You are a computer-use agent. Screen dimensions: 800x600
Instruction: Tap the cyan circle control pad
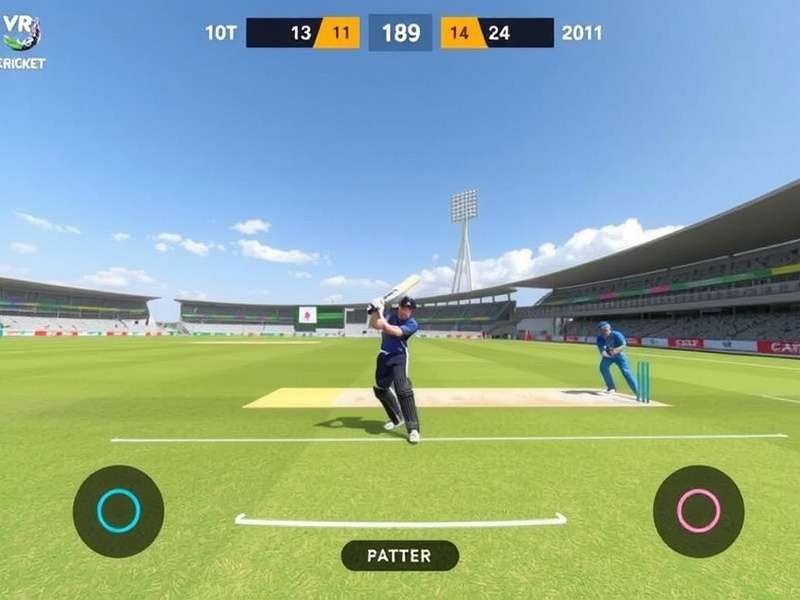coord(118,511)
